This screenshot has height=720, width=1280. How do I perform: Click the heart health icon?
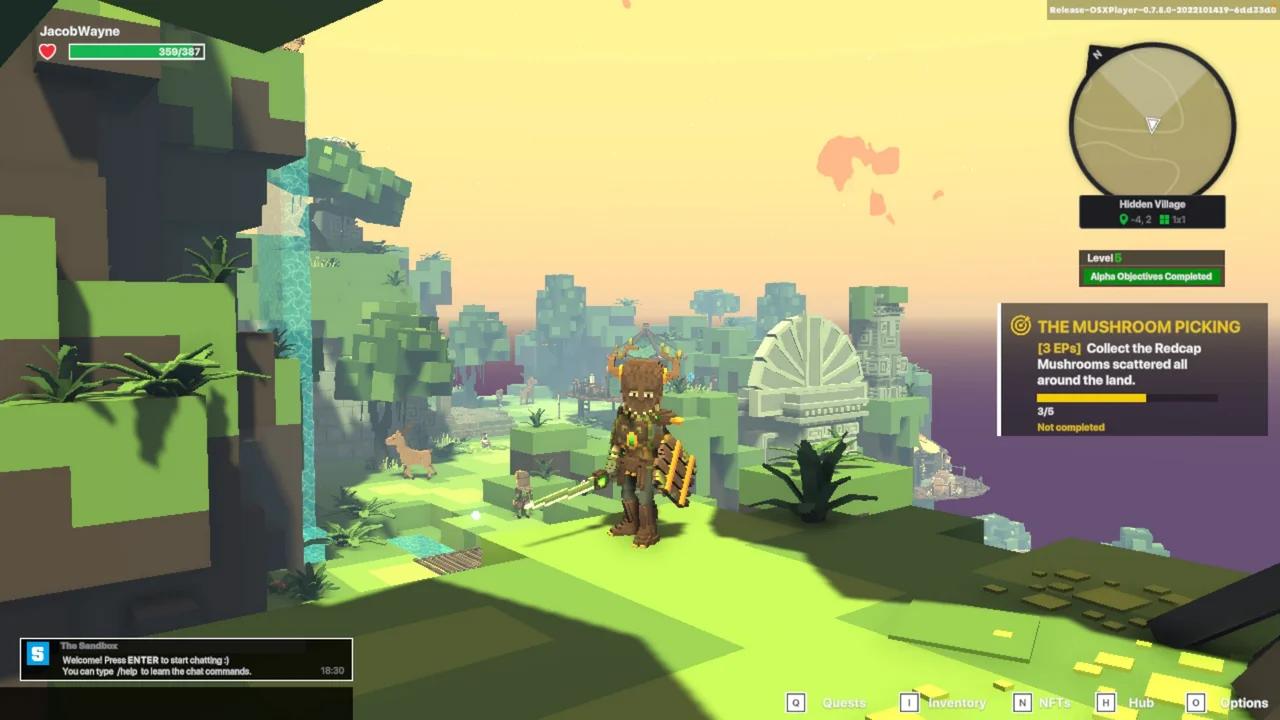pos(46,51)
